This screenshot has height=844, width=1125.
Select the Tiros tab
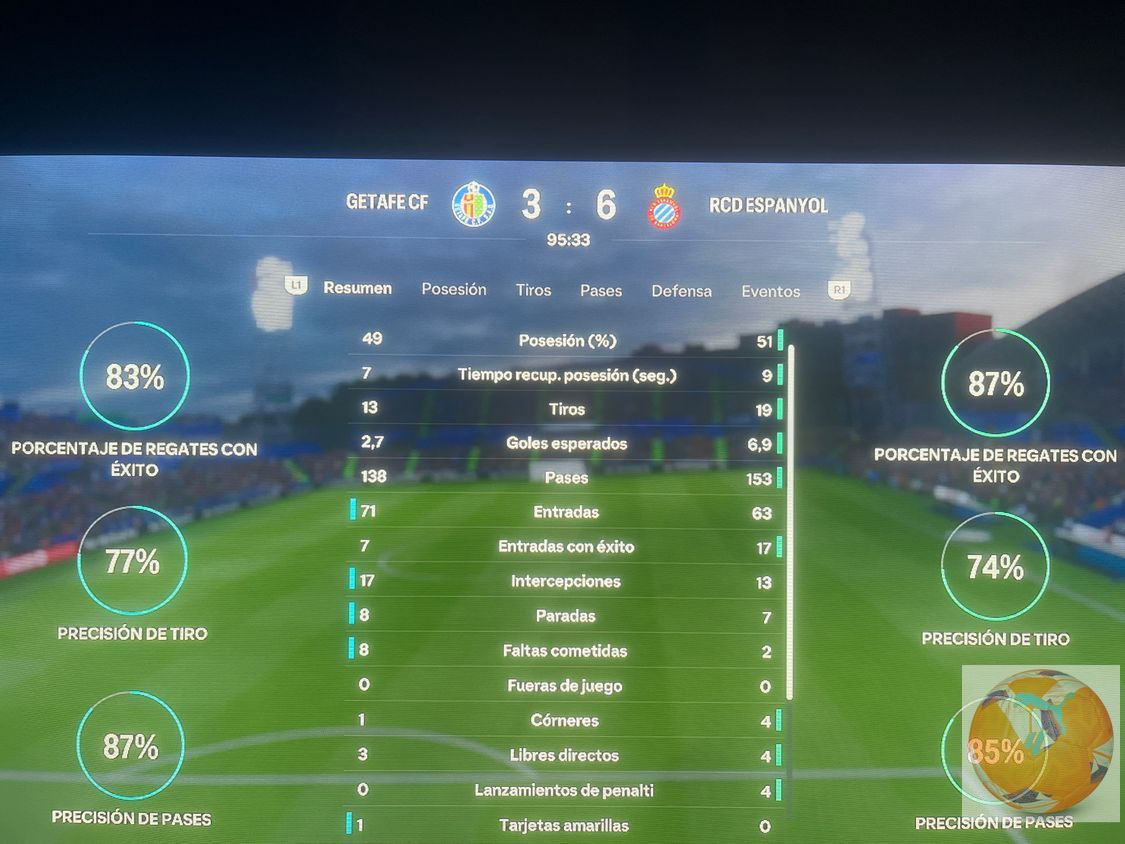pos(533,290)
